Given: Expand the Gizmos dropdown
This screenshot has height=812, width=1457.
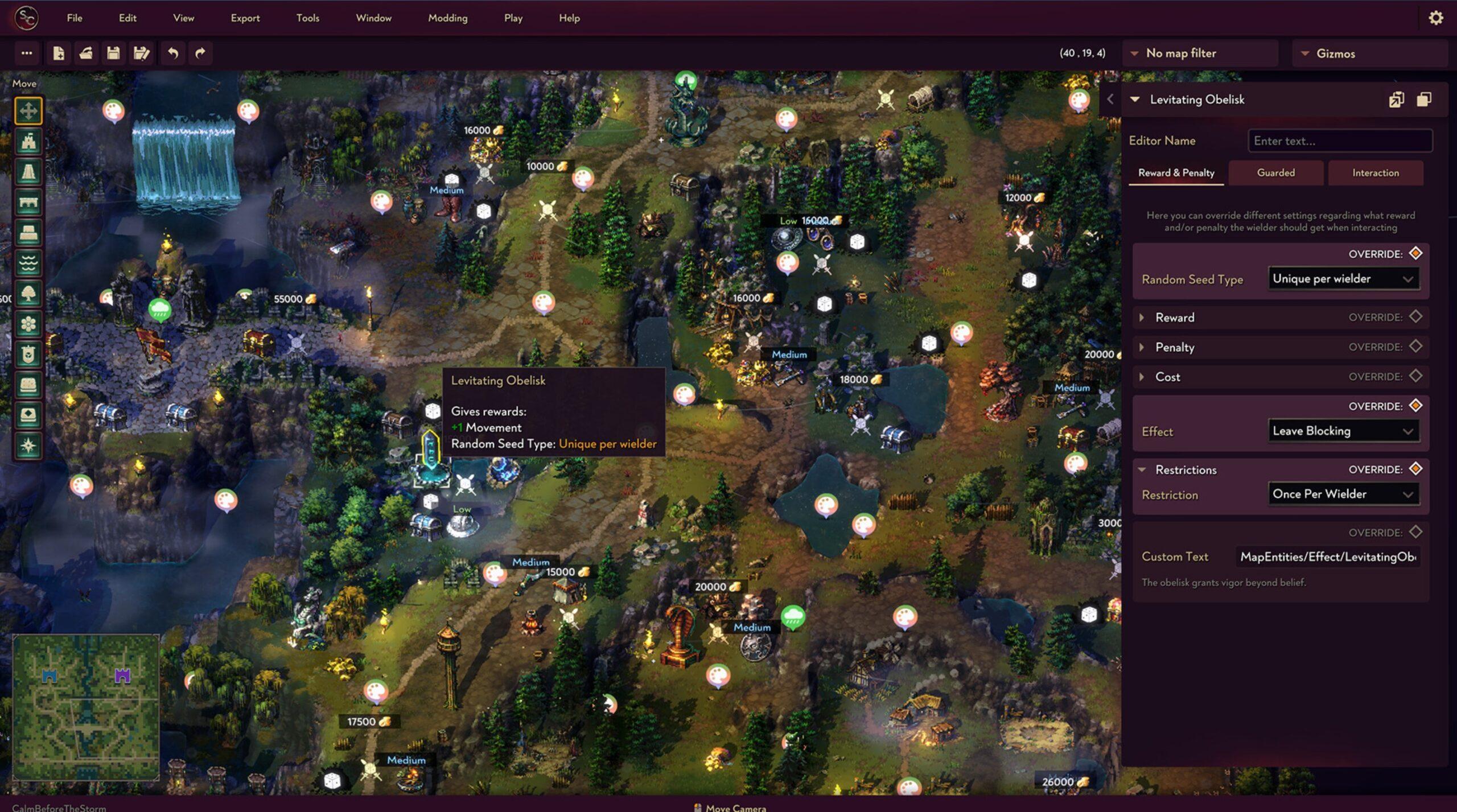Looking at the screenshot, I should click(1369, 53).
